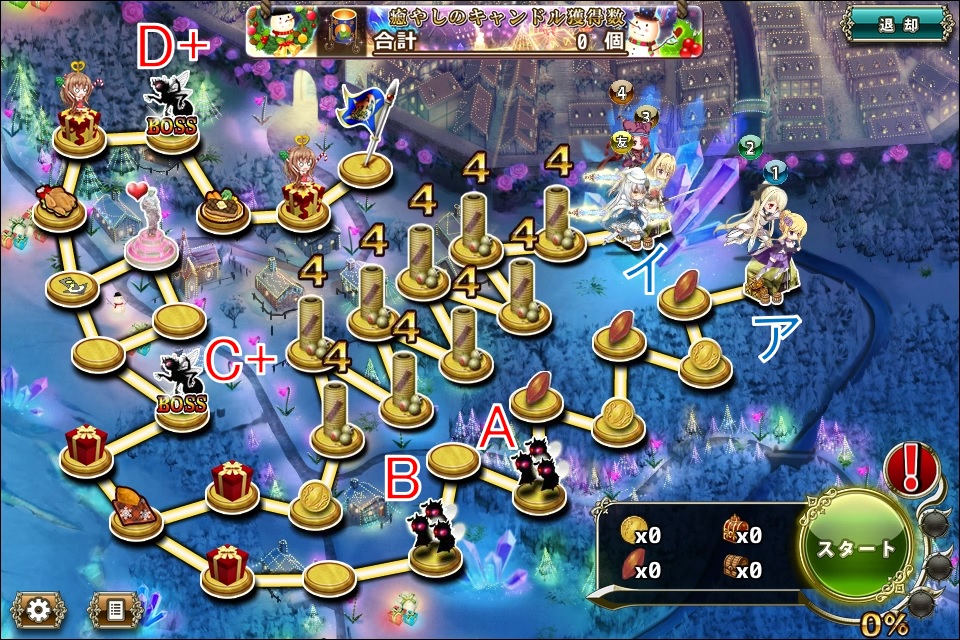Open the gear settings menu
The image size is (960, 640).
(40, 608)
